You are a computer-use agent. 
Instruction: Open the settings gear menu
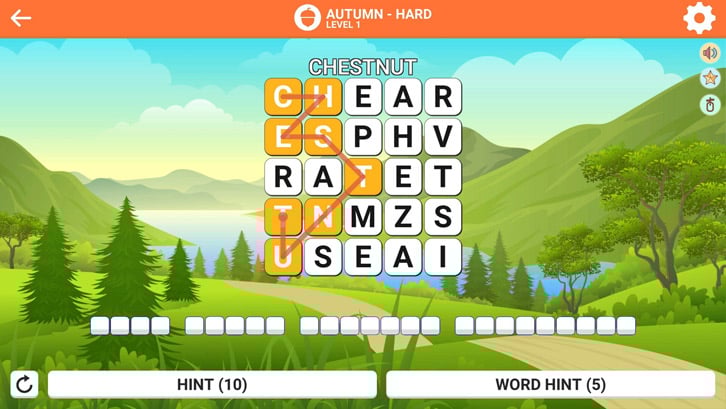[x=698, y=18]
